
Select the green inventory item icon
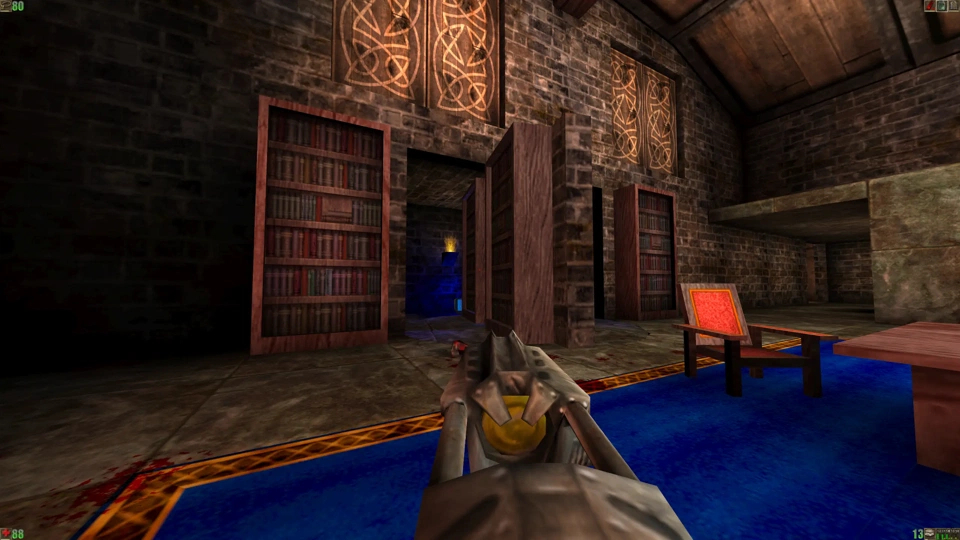pyautogui.click(x=940, y=5)
